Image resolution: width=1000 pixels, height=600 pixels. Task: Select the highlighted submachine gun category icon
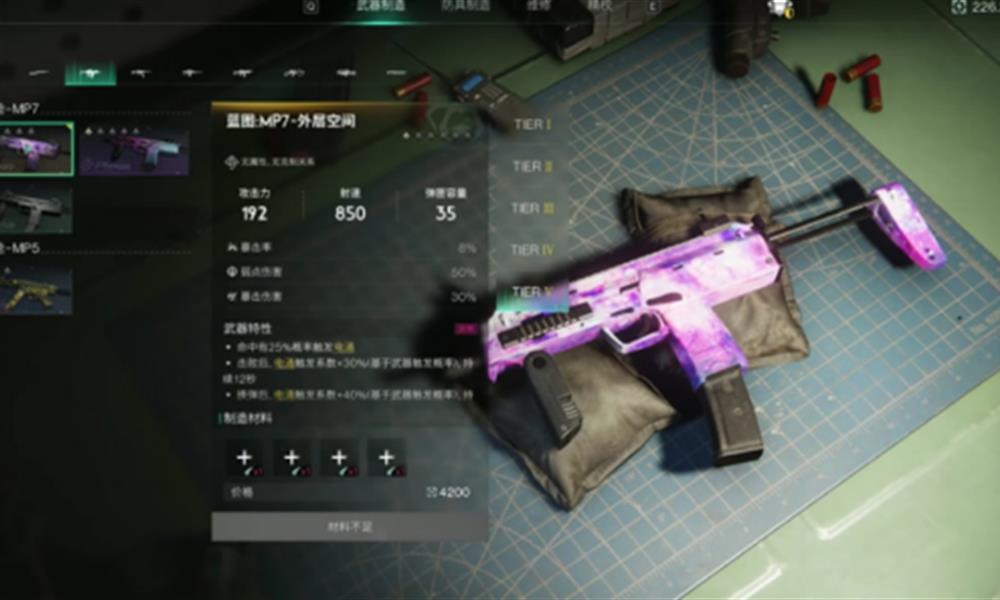point(90,73)
